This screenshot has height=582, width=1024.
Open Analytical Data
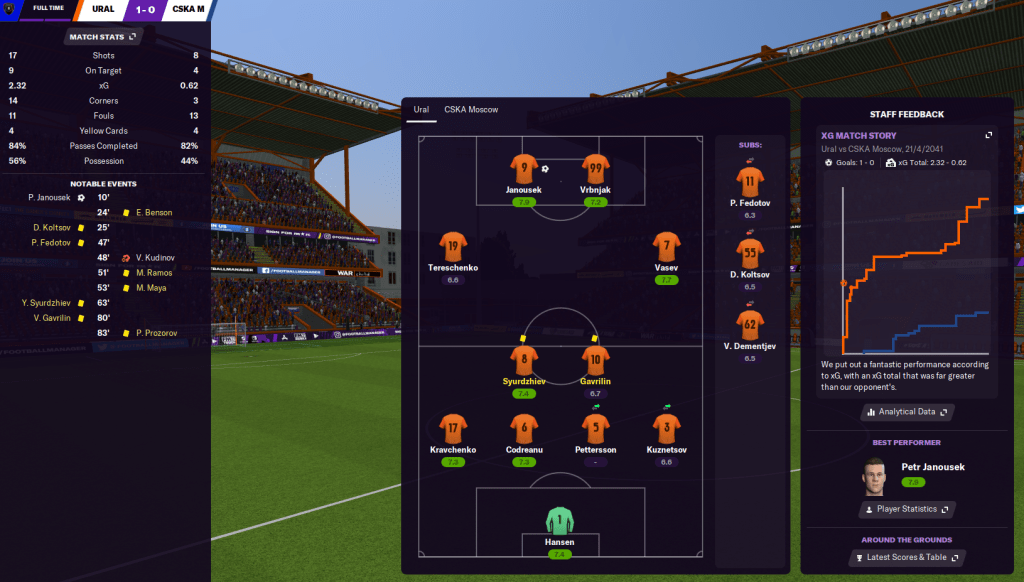coord(907,411)
